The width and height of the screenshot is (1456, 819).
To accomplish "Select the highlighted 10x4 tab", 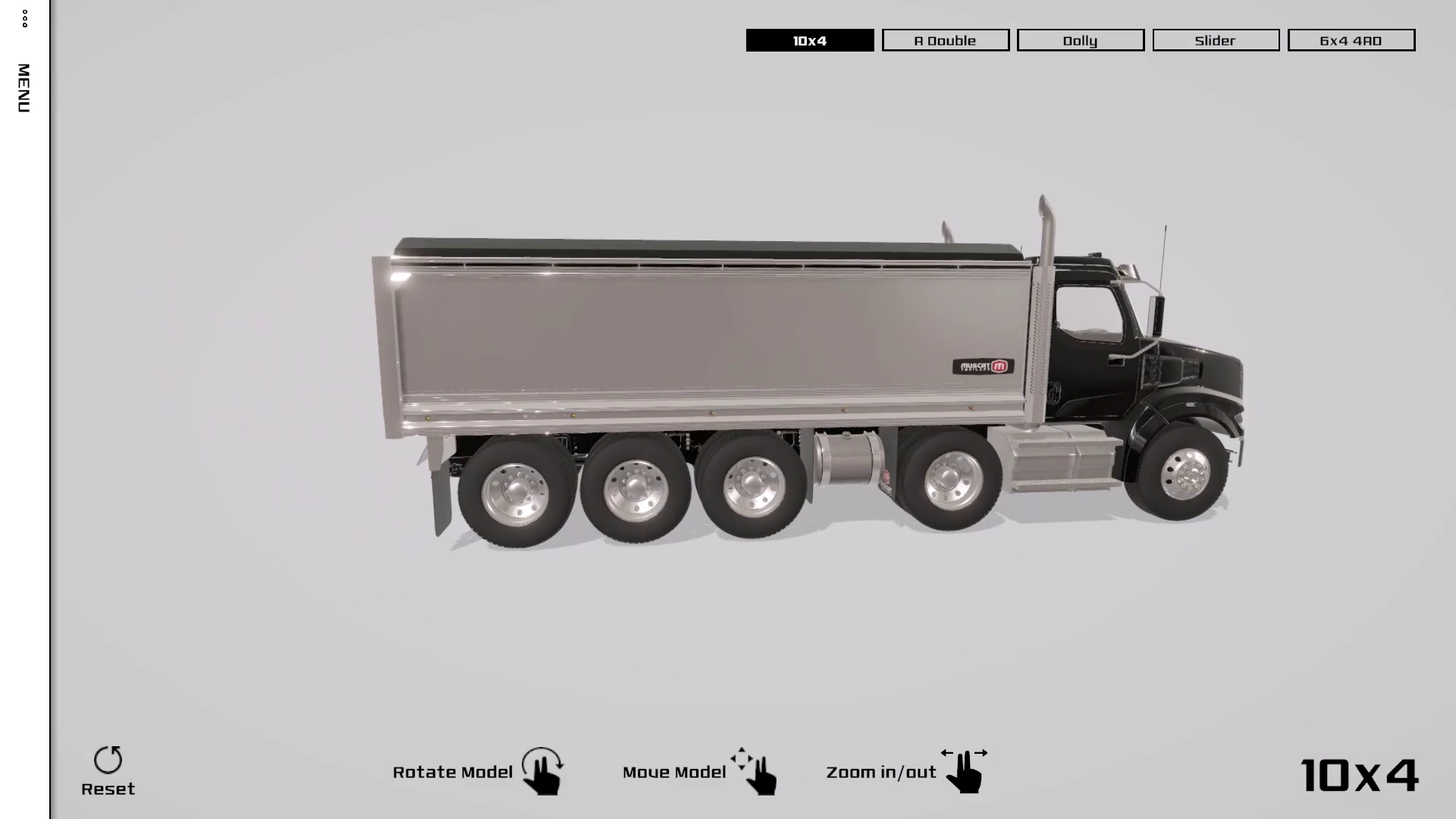I will click(x=809, y=42).
